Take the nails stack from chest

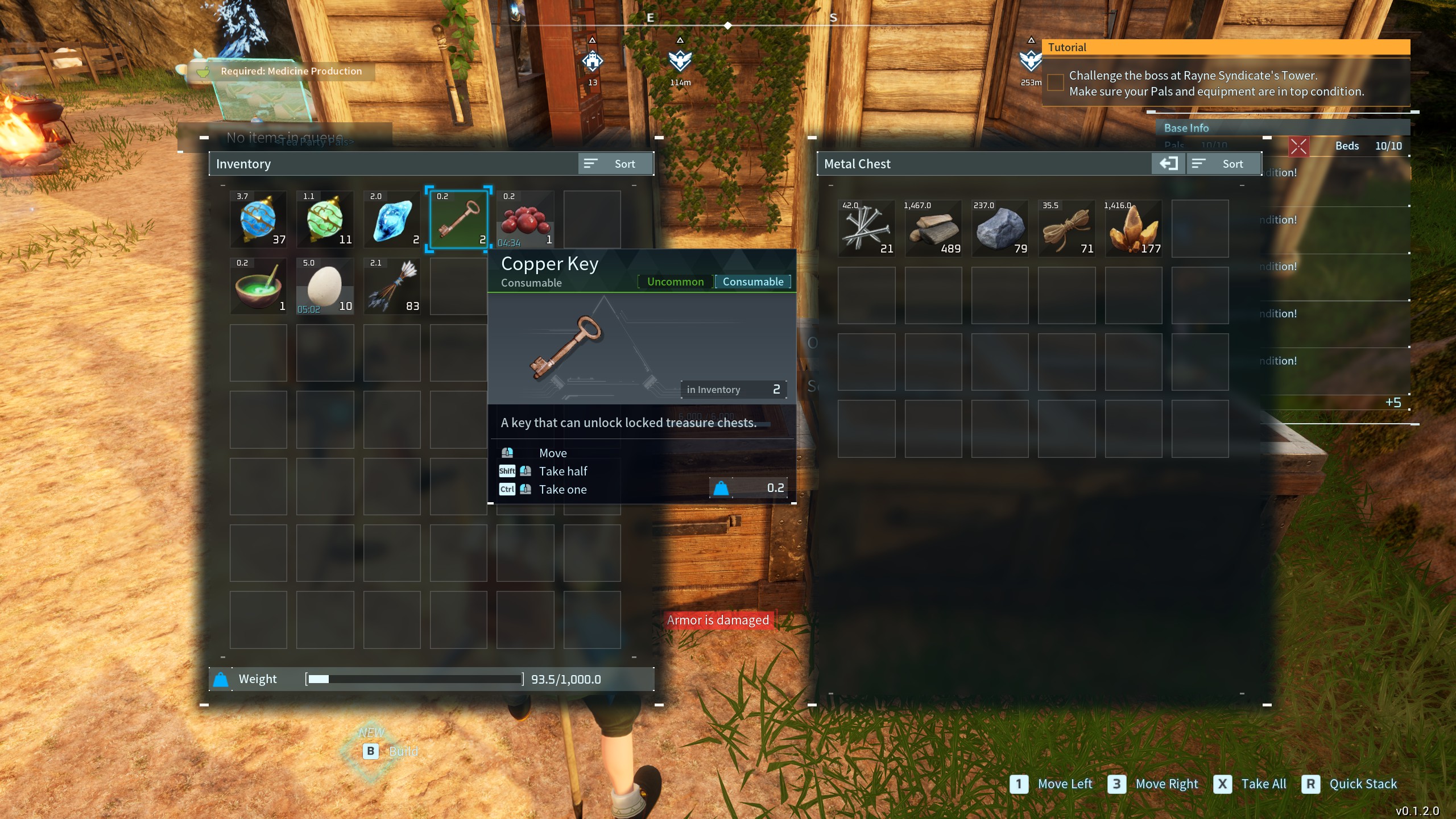click(866, 229)
